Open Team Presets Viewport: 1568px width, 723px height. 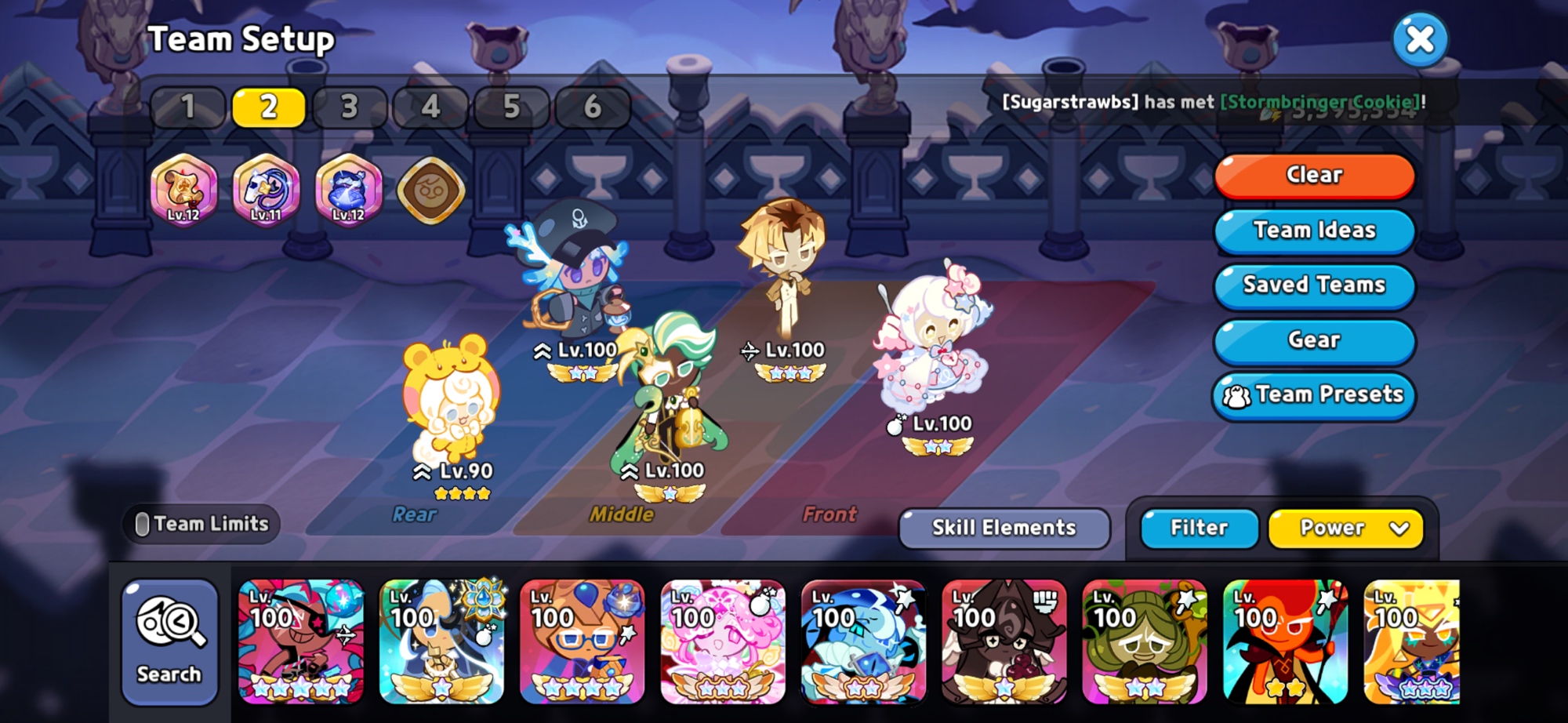point(1314,394)
